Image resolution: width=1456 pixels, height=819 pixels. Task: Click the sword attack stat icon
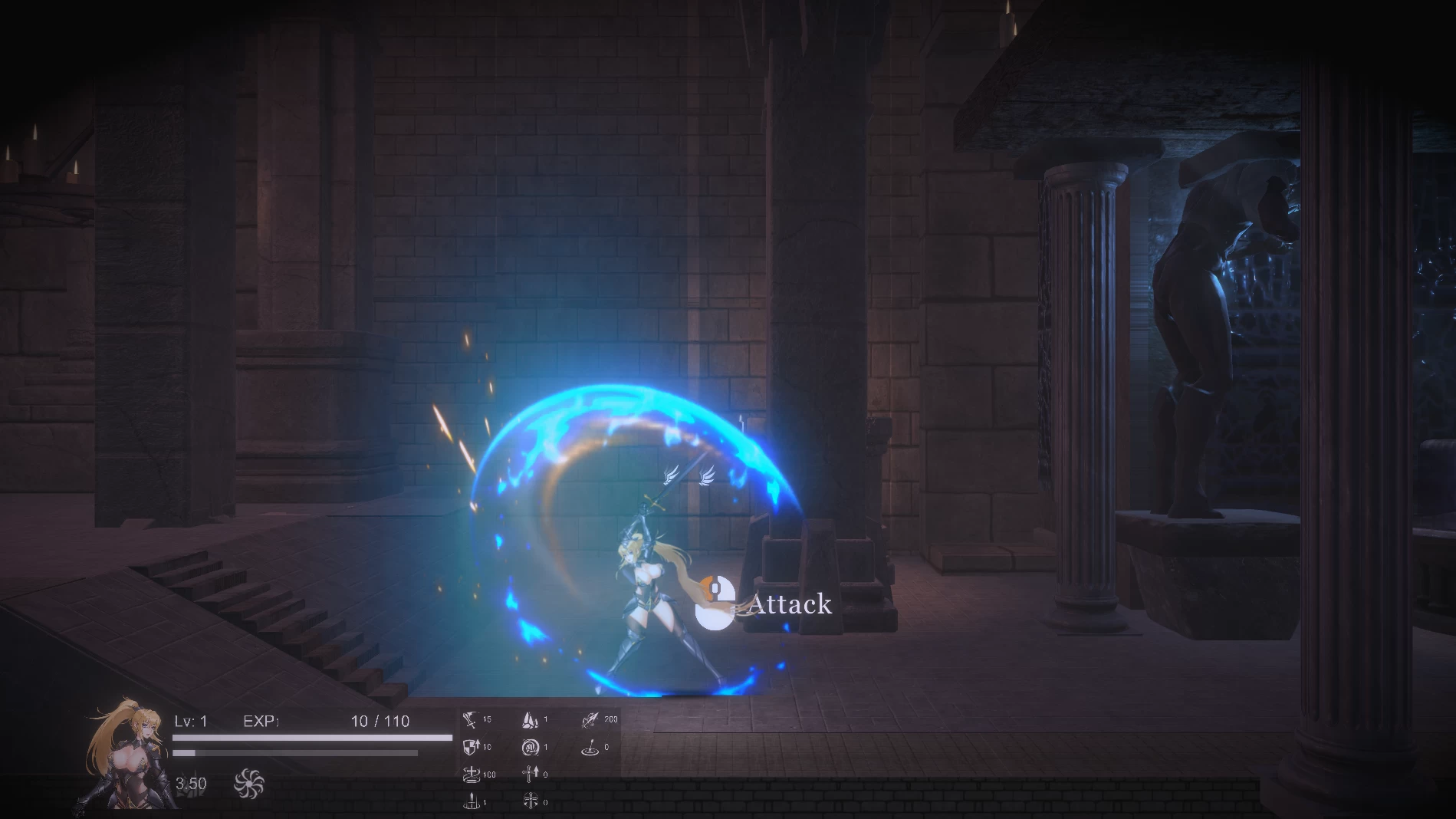470,720
